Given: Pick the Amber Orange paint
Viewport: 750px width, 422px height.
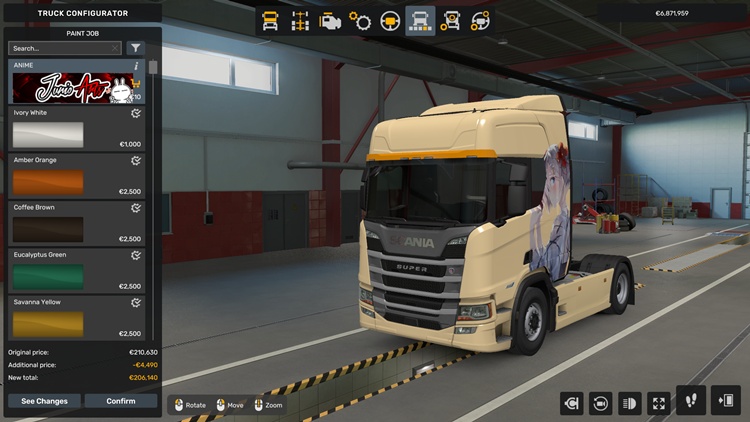Looking at the screenshot, I should [47, 182].
